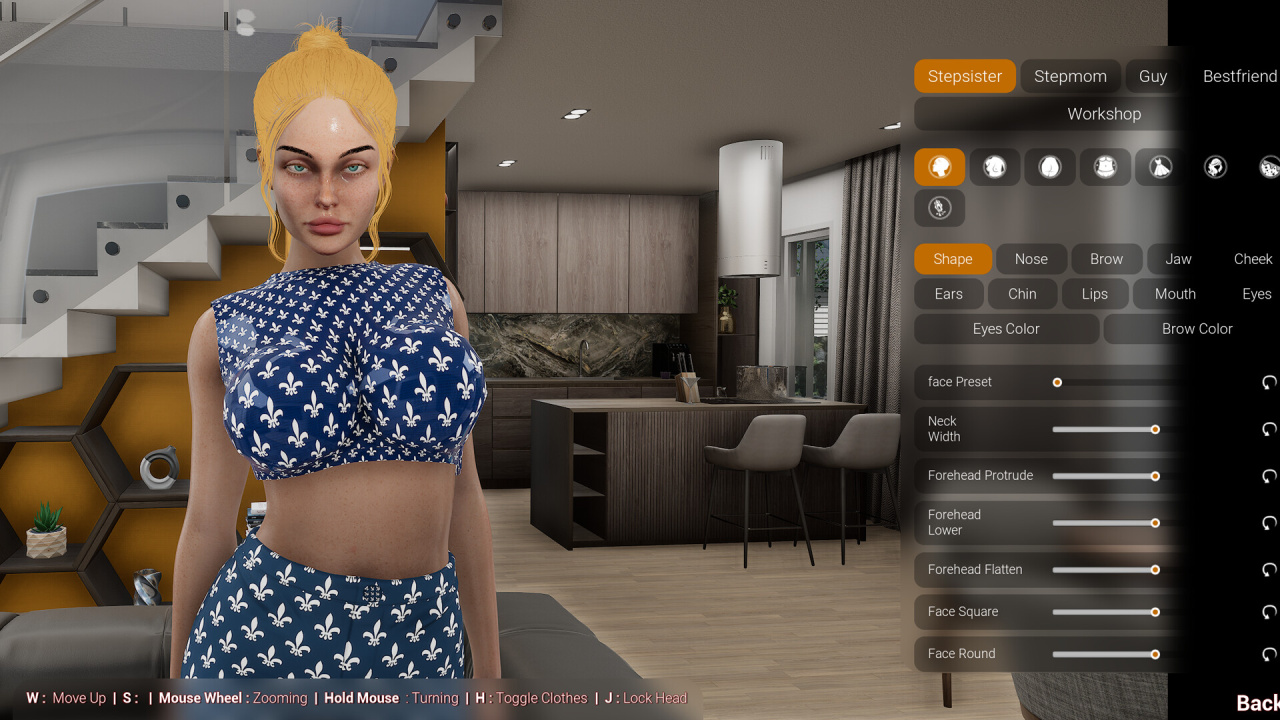Set the Face Square slider

(1155, 612)
